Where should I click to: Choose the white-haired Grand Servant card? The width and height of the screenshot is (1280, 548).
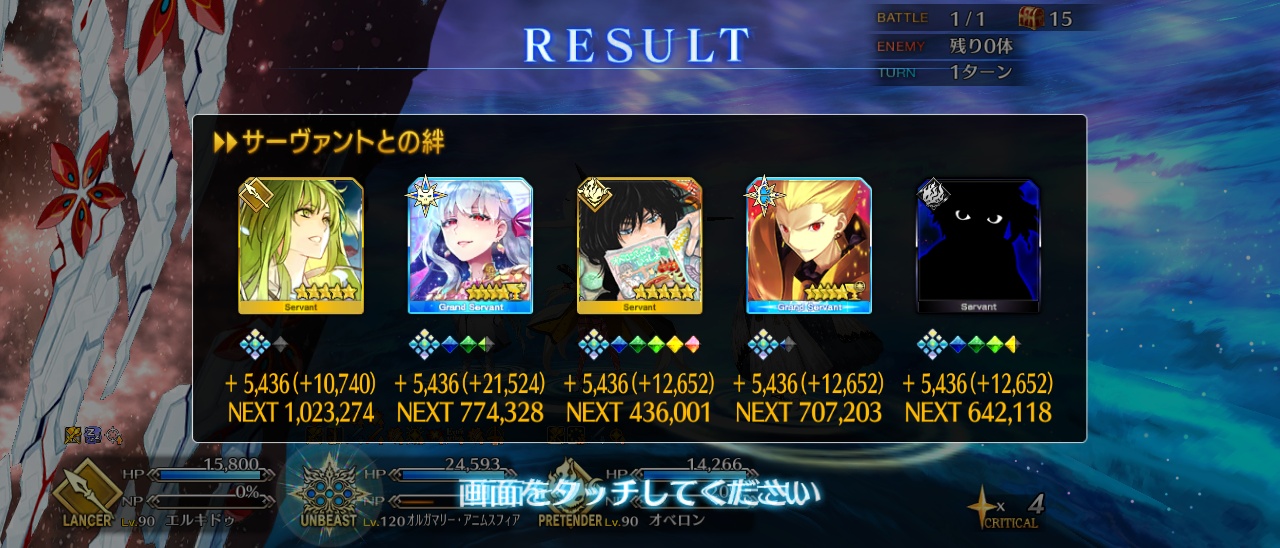tap(470, 246)
